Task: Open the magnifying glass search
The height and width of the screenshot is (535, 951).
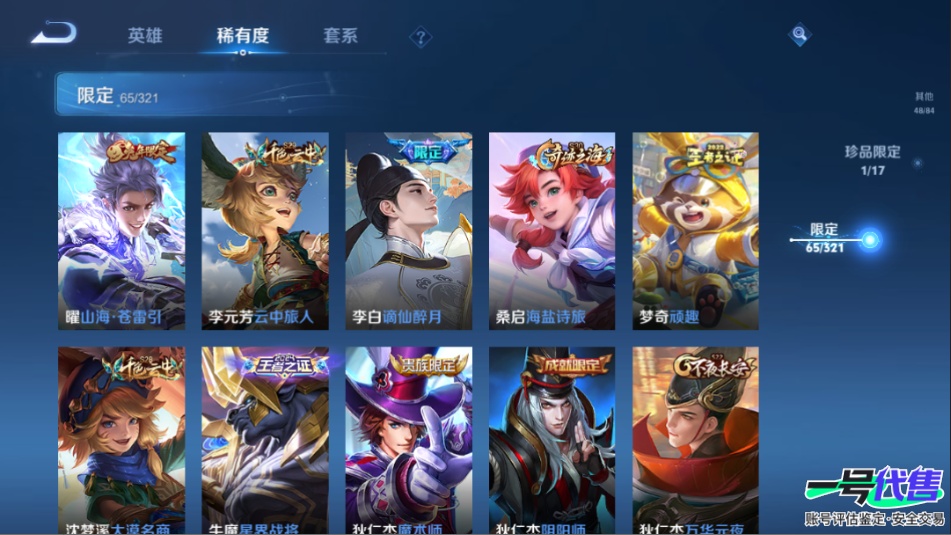Action: pyautogui.click(x=799, y=35)
